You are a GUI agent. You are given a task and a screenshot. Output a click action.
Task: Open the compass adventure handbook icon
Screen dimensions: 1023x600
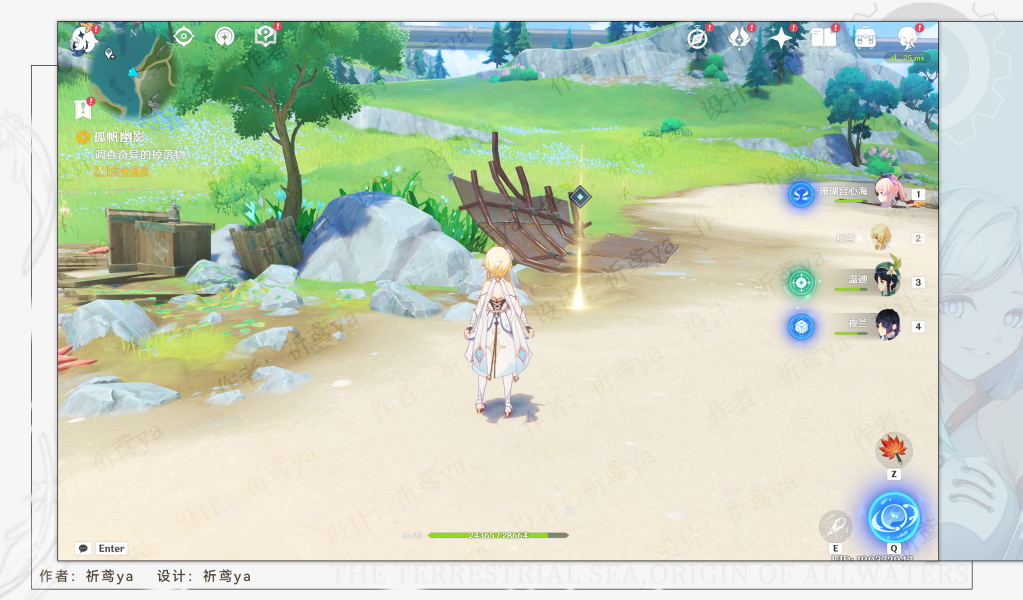click(x=697, y=38)
